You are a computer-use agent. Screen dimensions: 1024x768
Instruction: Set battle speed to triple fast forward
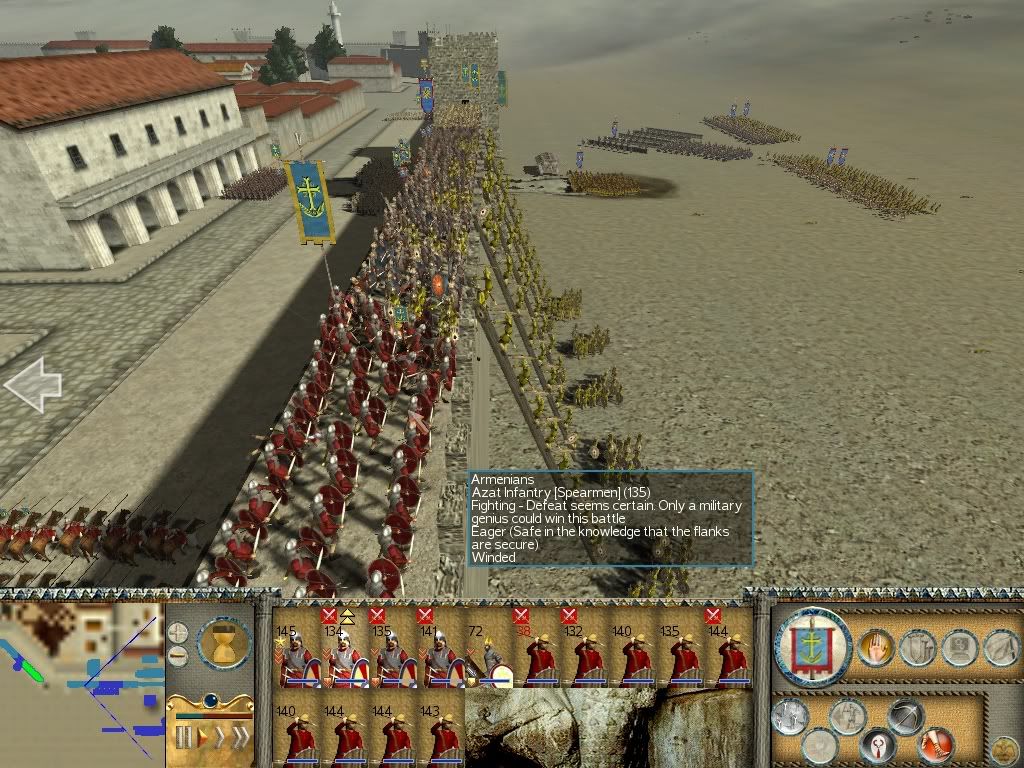[x=241, y=738]
